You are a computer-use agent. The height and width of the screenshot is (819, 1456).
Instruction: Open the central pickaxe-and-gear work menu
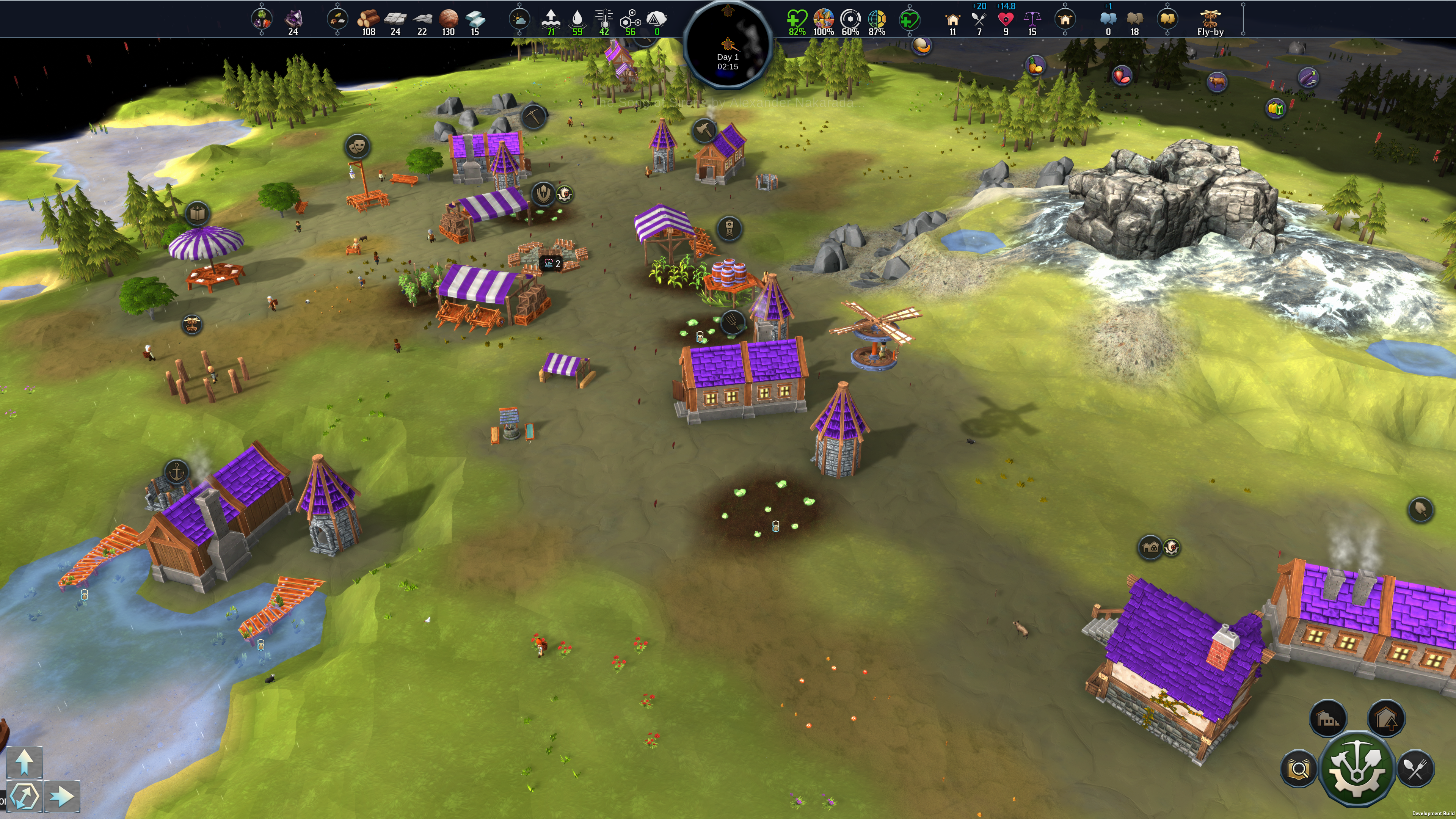(1357, 769)
